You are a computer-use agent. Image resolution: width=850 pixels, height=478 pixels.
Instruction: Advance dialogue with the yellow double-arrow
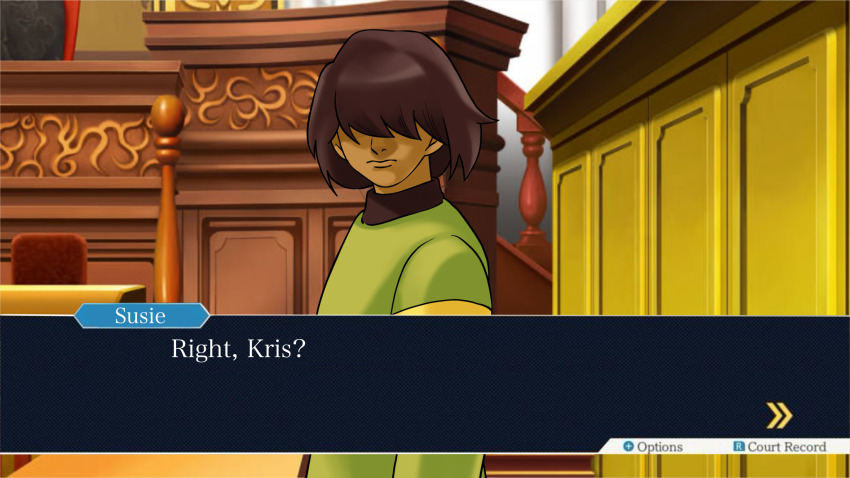click(x=779, y=415)
